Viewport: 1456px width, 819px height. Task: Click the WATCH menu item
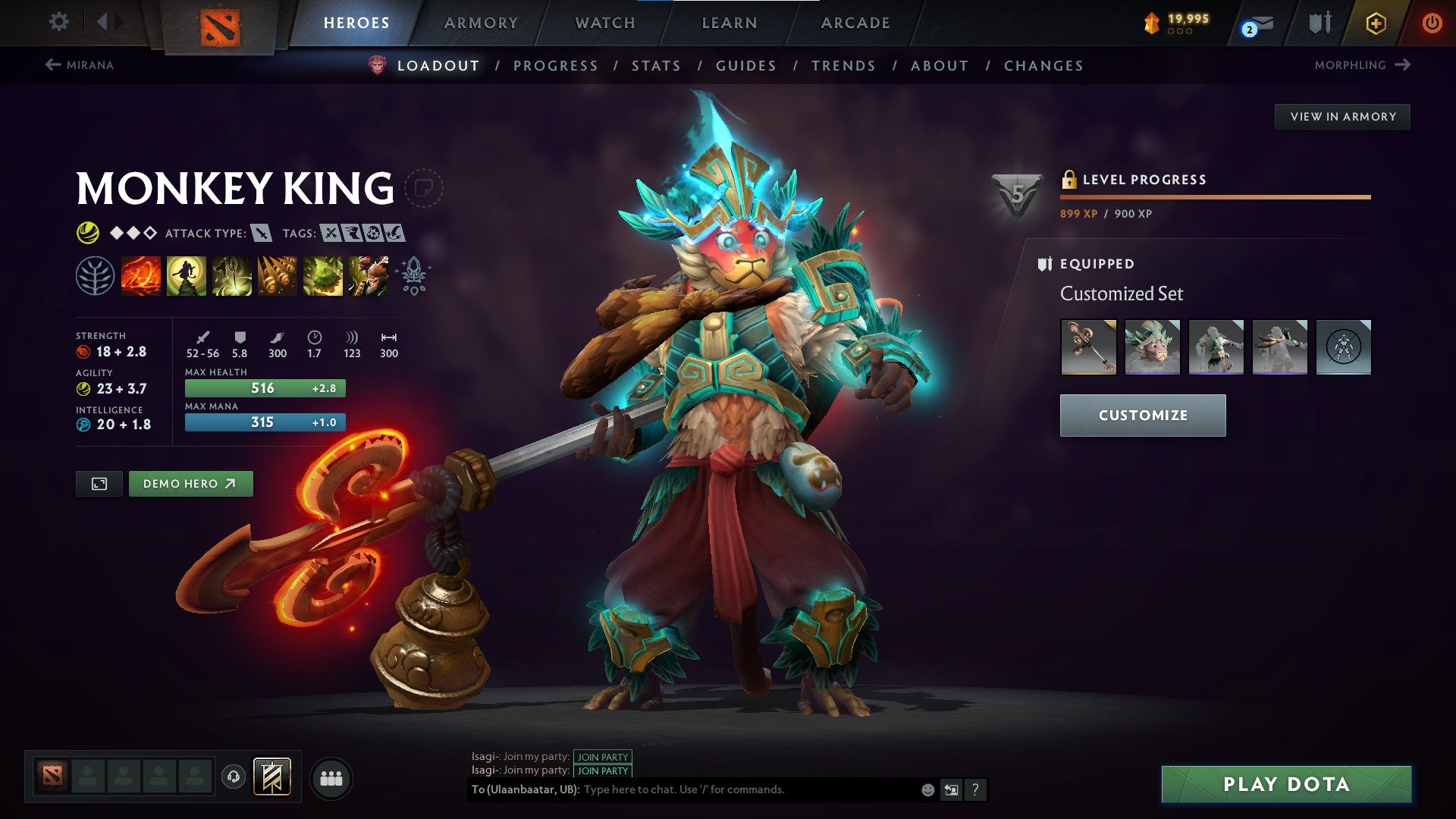604,22
